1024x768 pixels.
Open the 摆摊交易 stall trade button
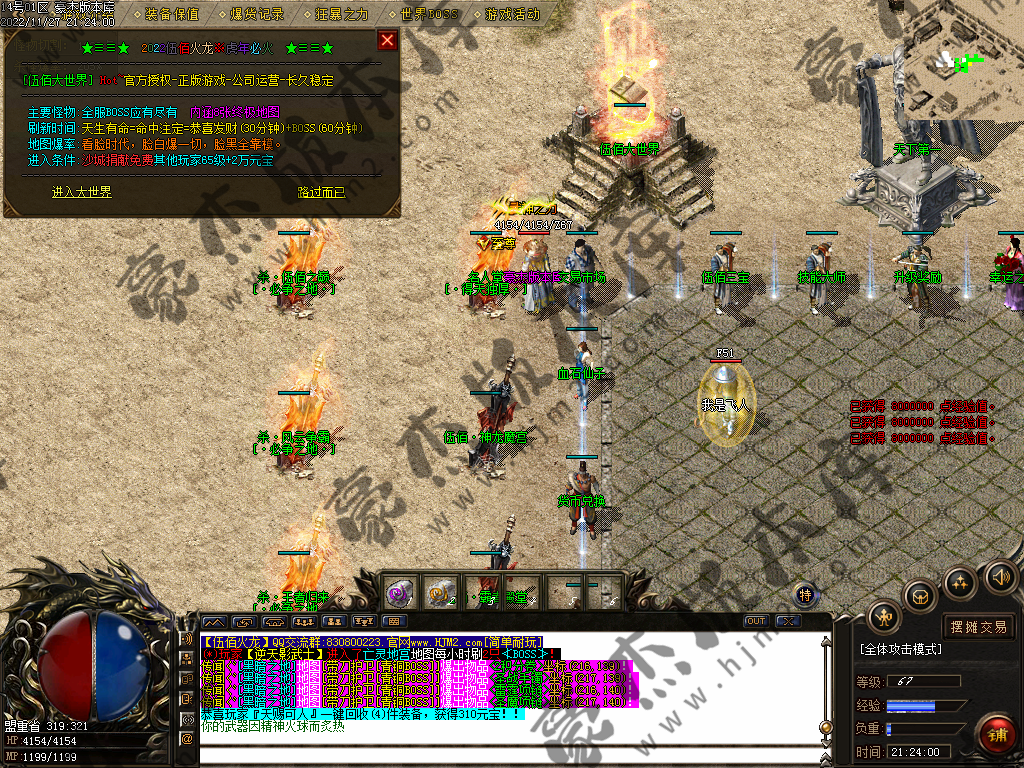(x=979, y=627)
